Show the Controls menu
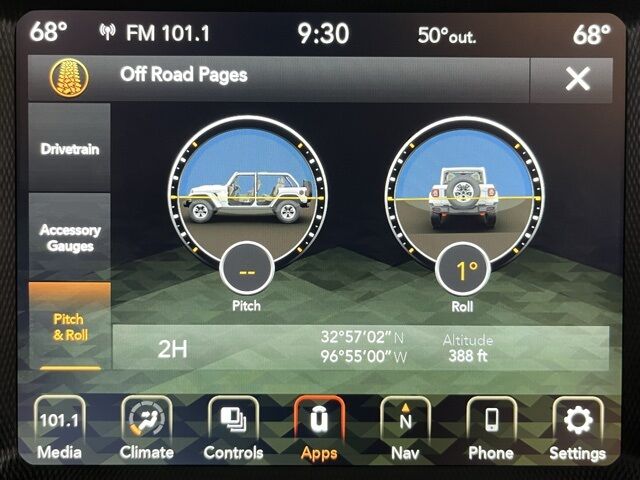 (x=233, y=428)
